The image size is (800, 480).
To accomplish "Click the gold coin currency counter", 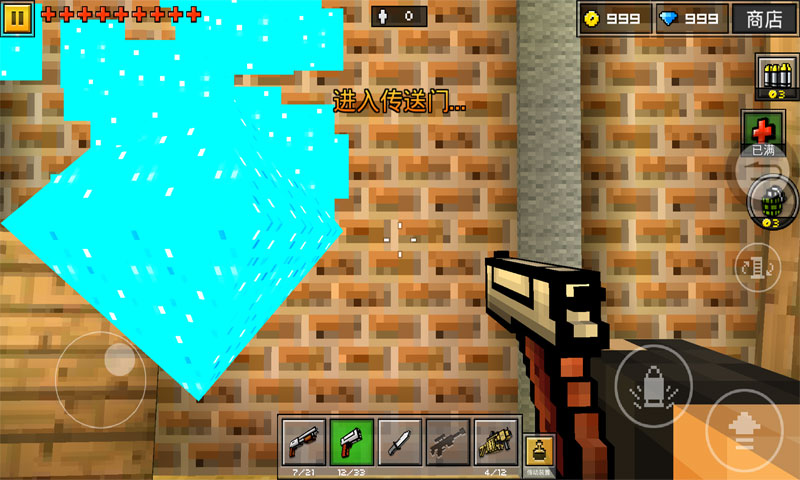I will pos(614,18).
